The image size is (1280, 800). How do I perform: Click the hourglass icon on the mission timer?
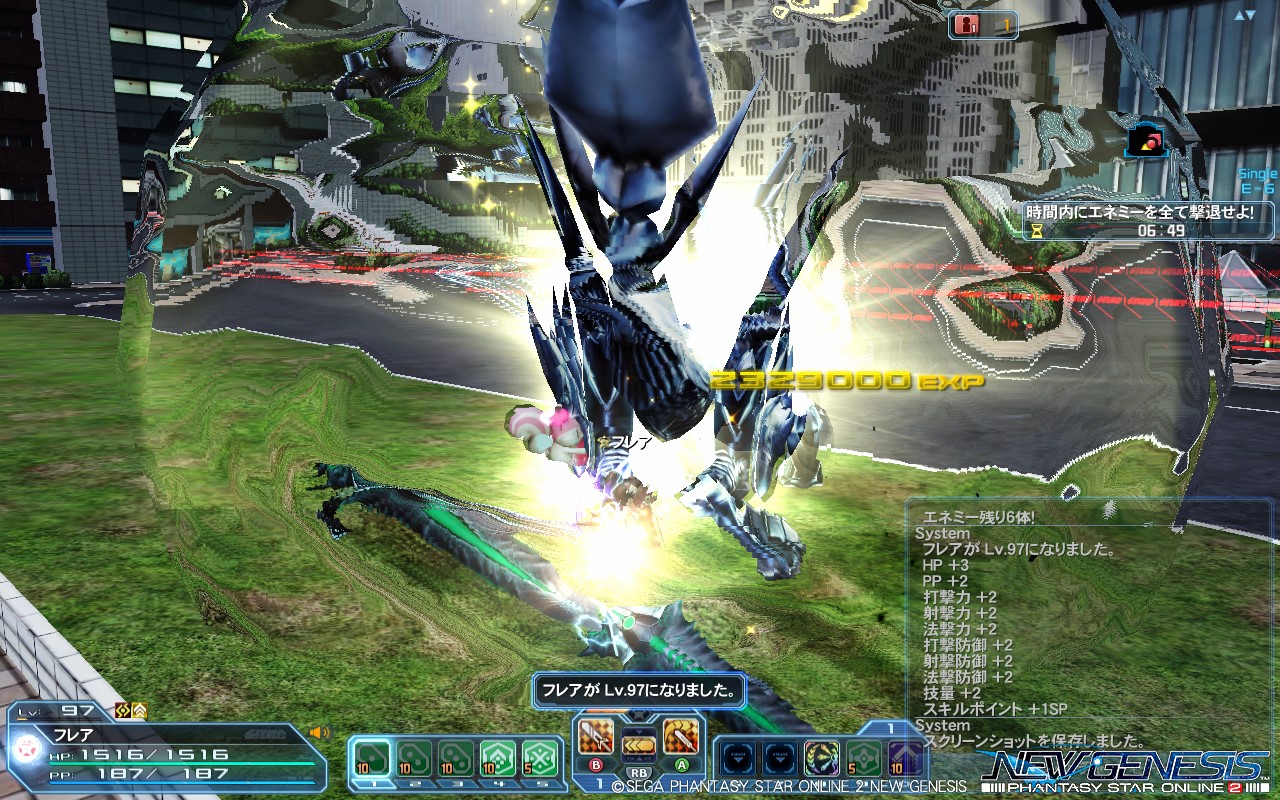[1035, 230]
